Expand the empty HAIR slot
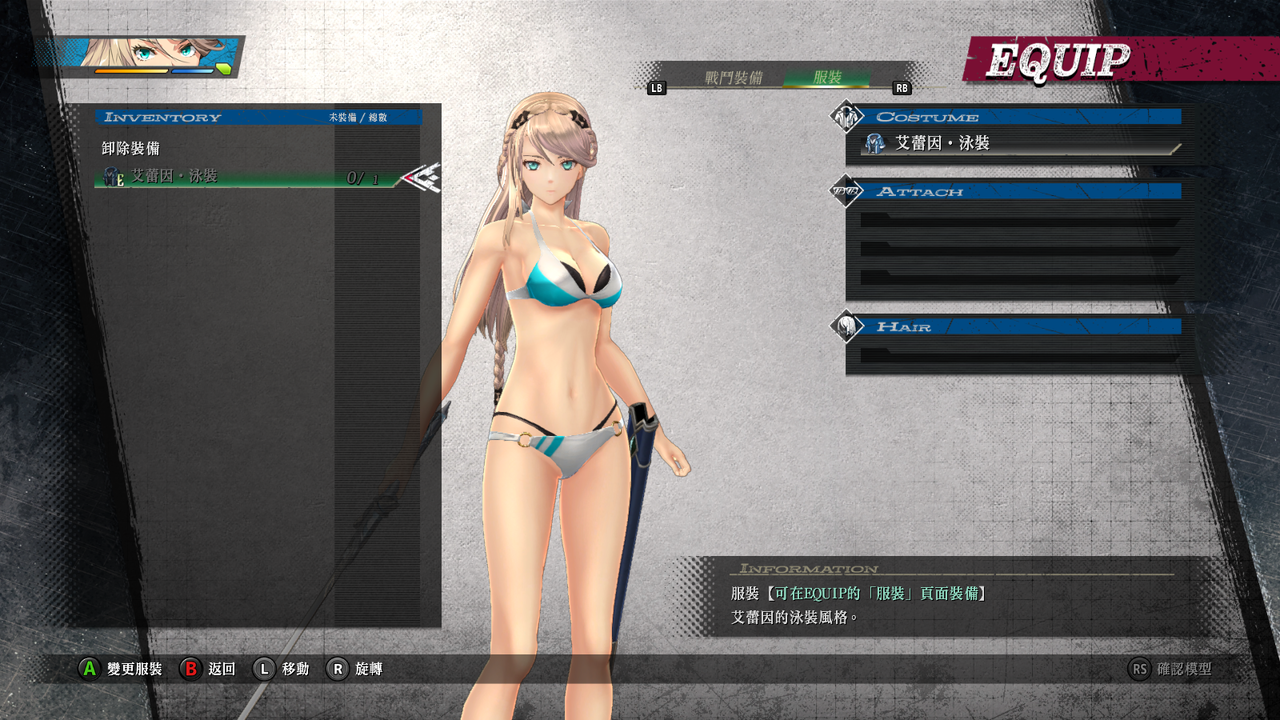This screenshot has width=1280, height=720. click(x=1010, y=352)
